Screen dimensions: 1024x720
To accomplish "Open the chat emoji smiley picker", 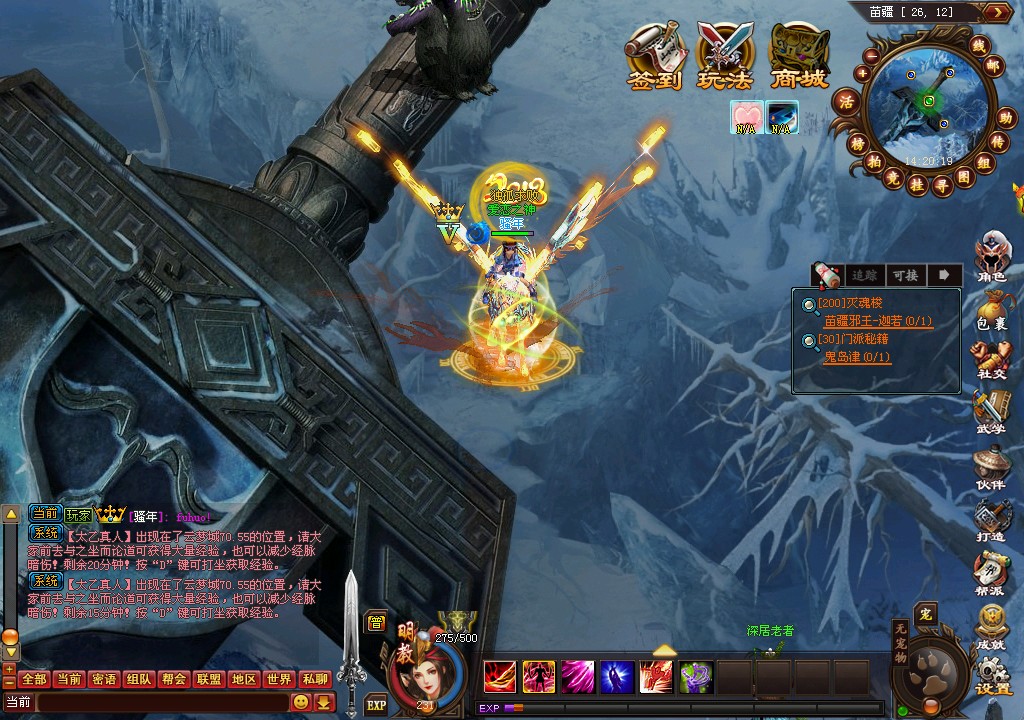I will tap(300, 702).
